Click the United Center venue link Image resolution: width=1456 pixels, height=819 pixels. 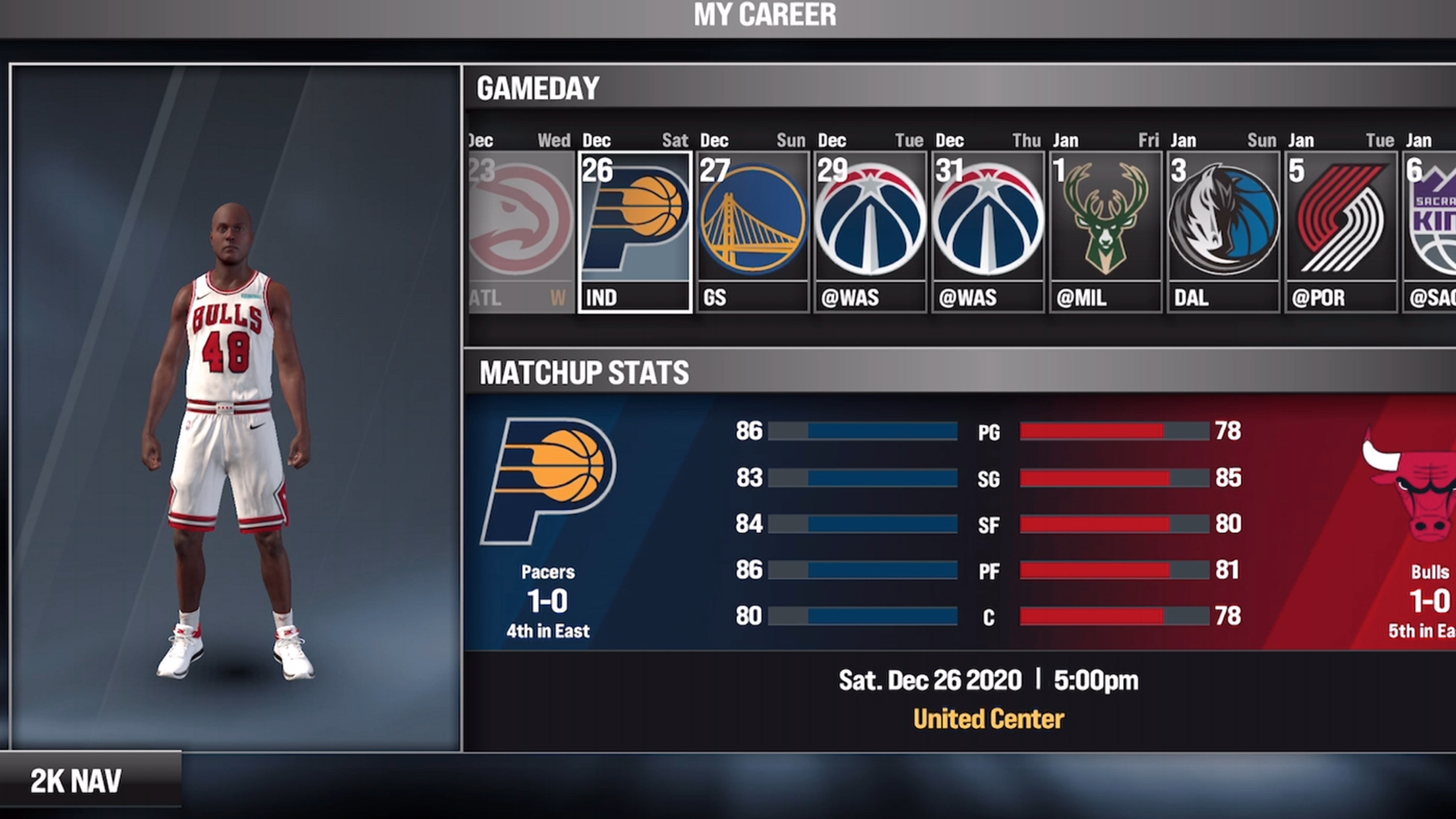point(988,719)
